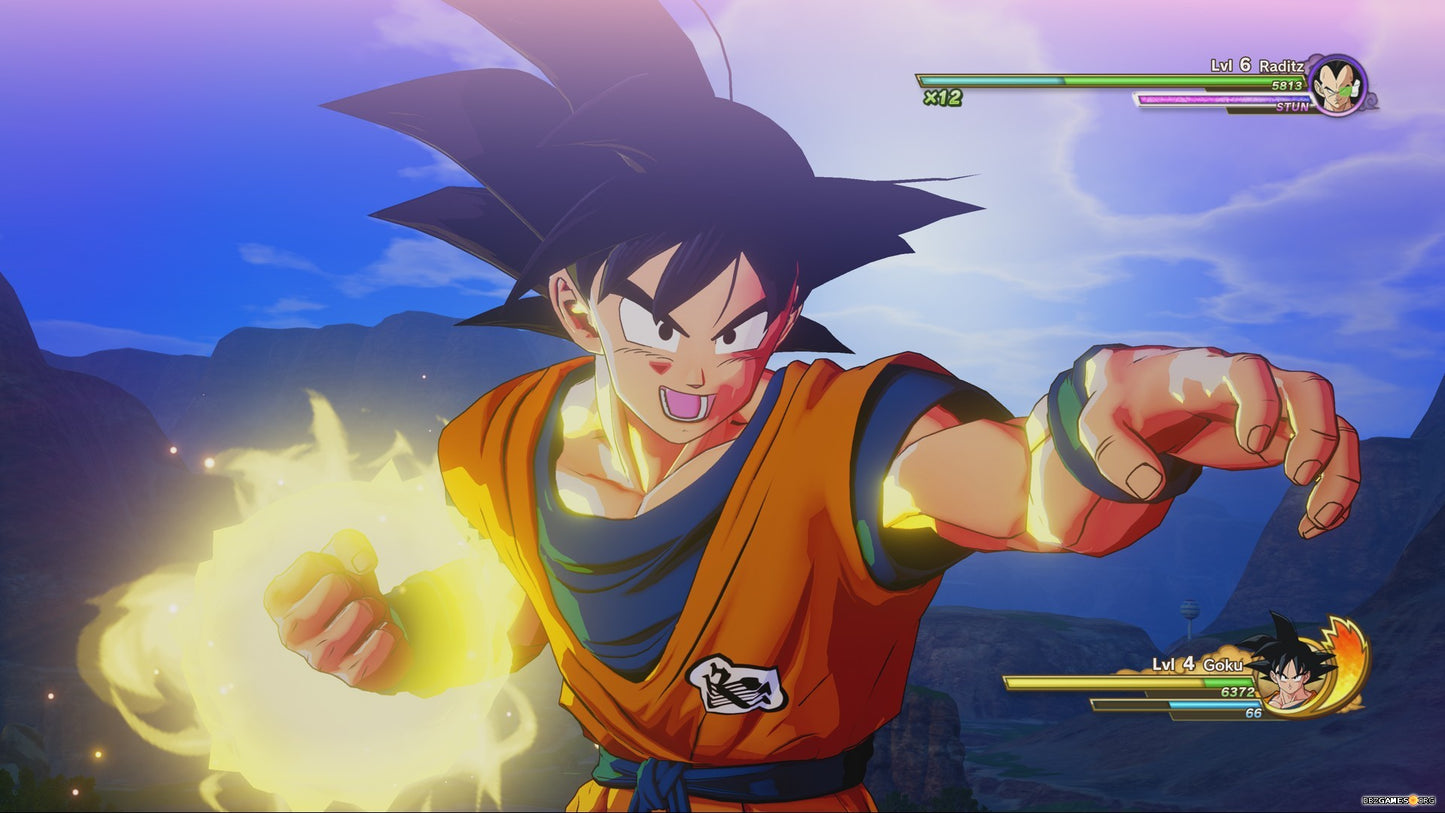Select the dragon ball icon in DBZGAMES watermark

1413,800
